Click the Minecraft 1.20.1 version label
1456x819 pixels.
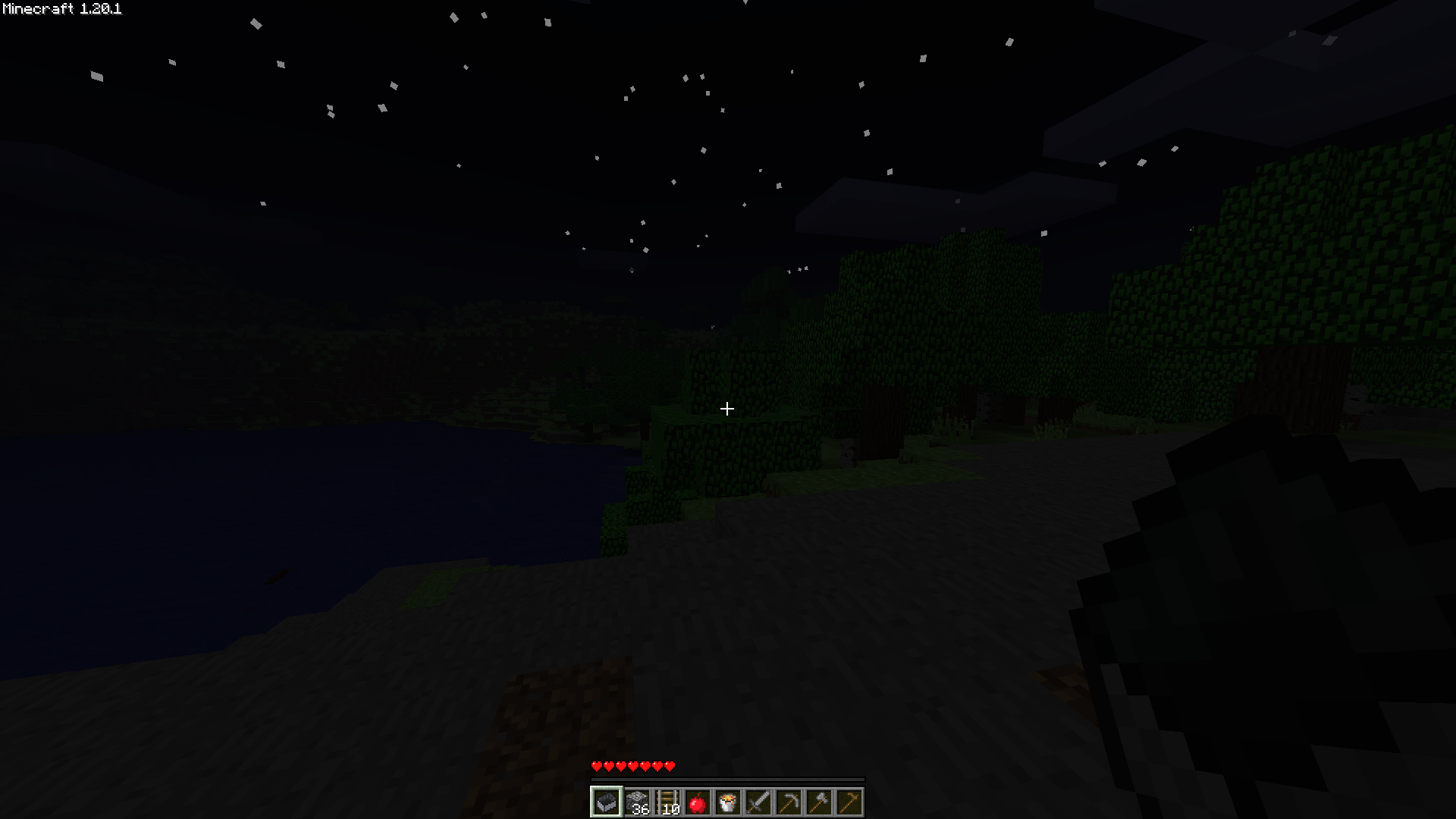(61, 10)
